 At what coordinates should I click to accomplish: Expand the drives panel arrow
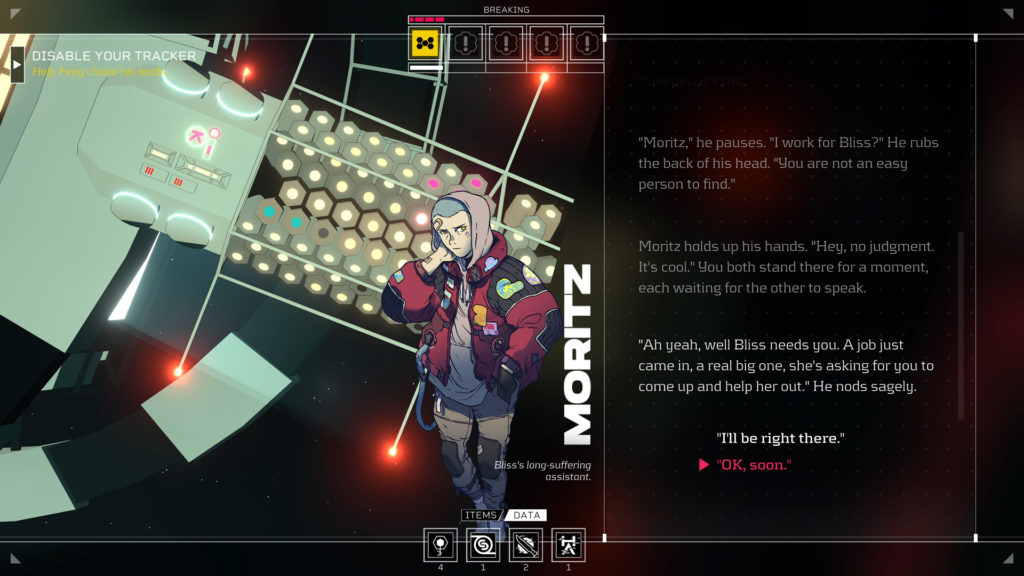pyautogui.click(x=17, y=64)
